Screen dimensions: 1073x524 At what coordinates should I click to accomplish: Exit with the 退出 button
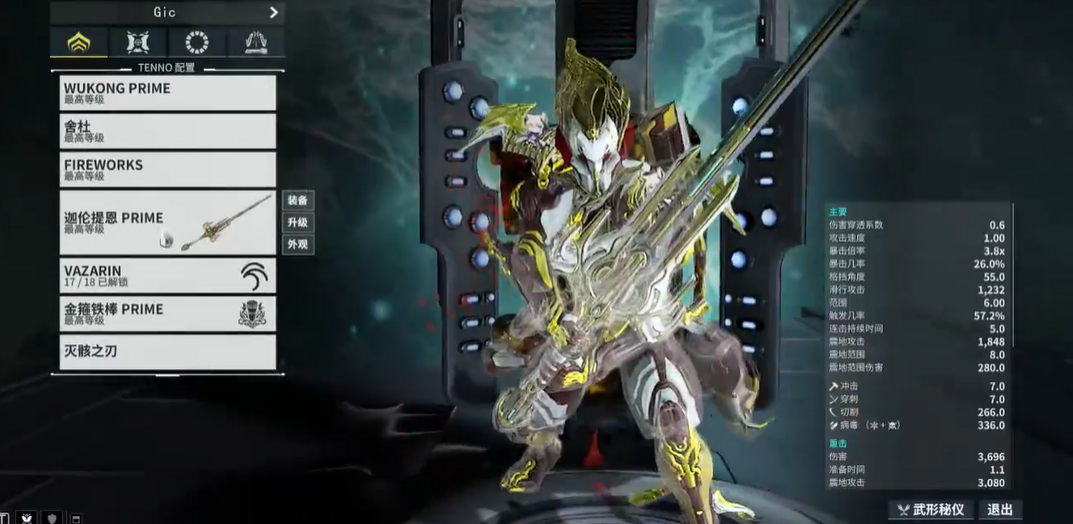[x=1000, y=510]
